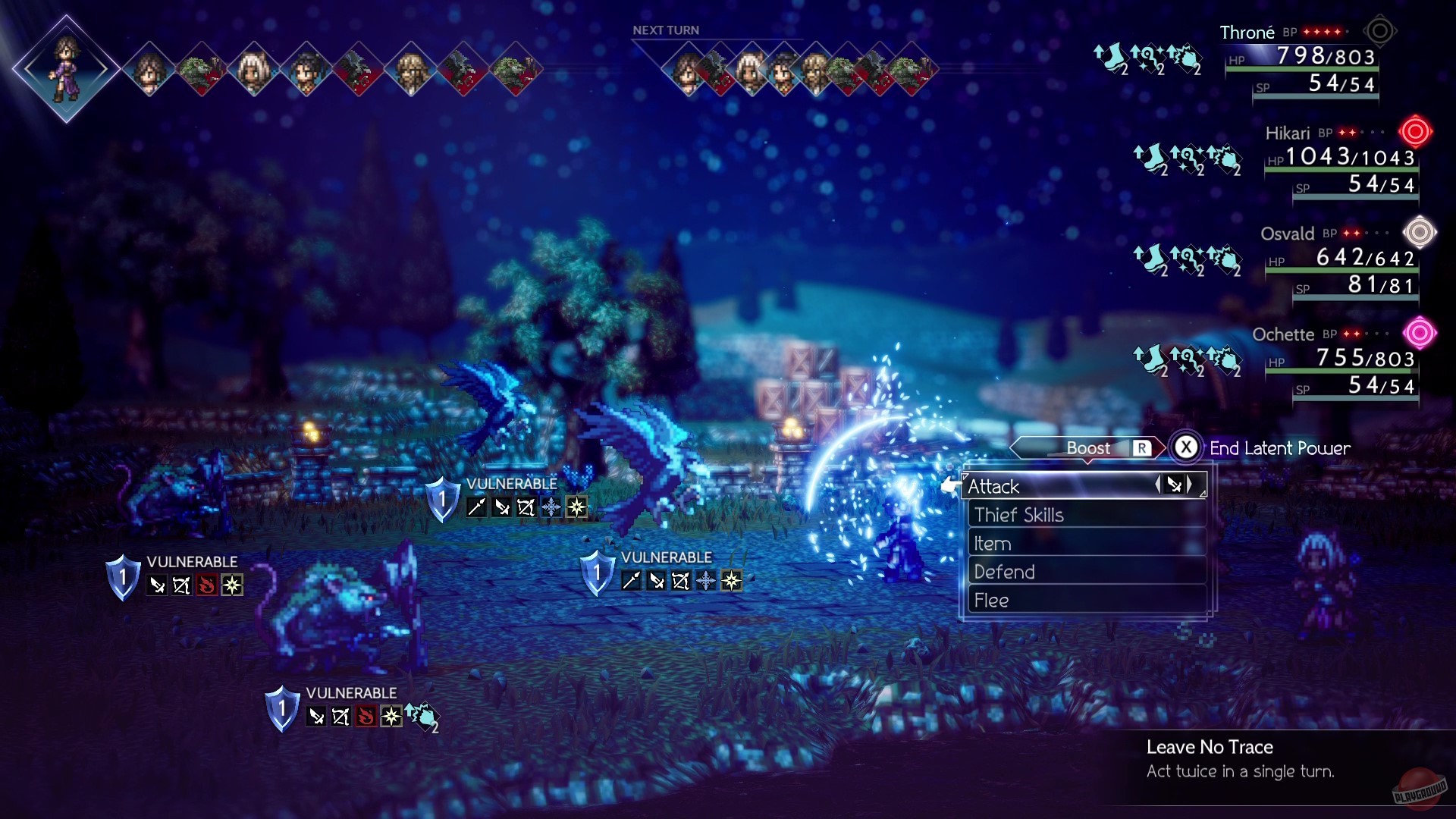Select the light weakness icon on the bottom rat

(391, 716)
